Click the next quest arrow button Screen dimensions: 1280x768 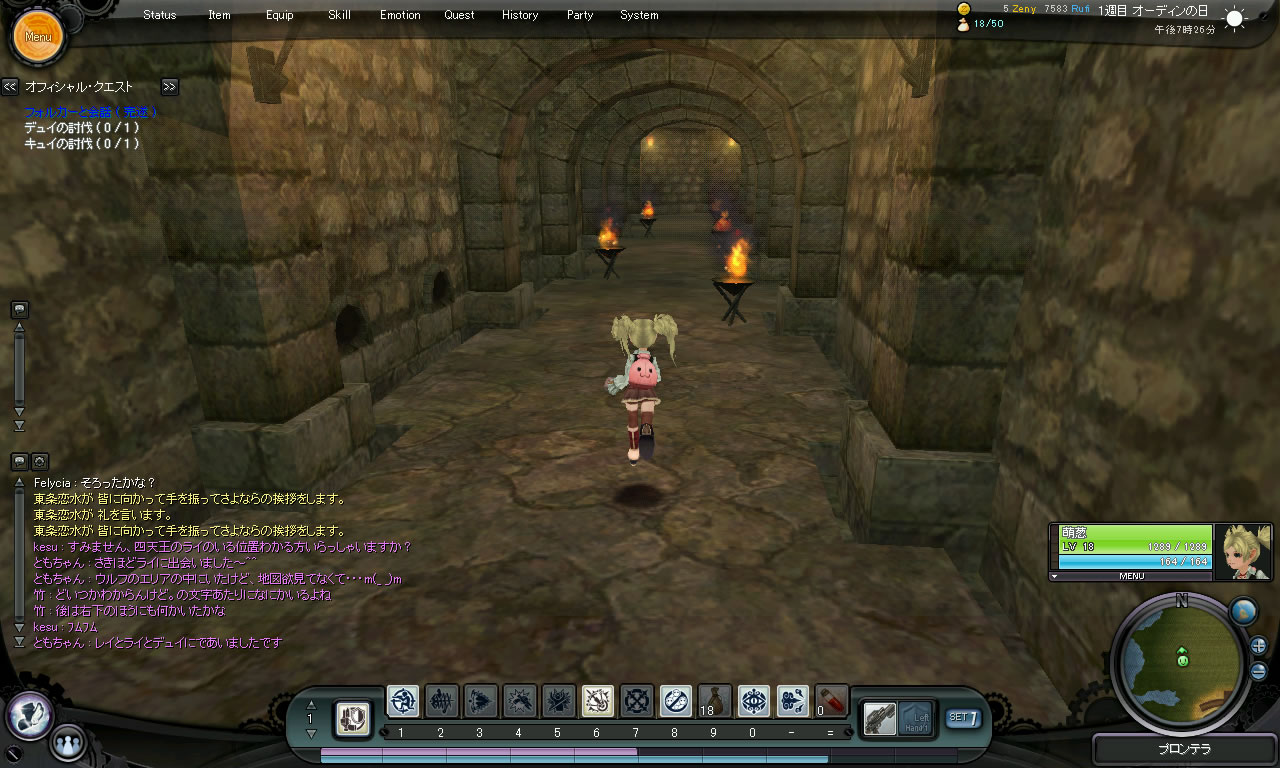tap(169, 87)
